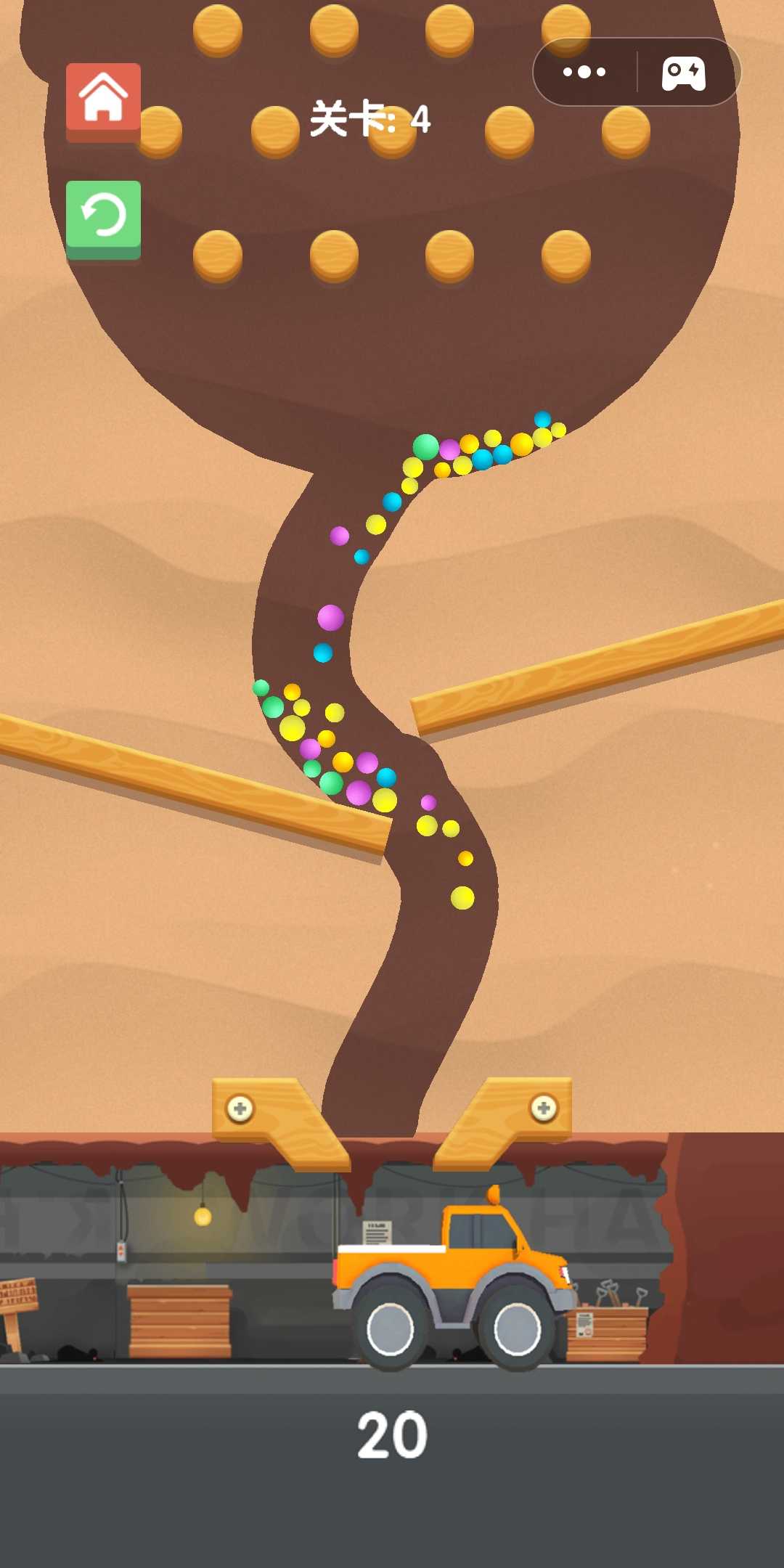This screenshot has height=1568, width=784.
Task: Tap the game controller icon
Action: (x=683, y=73)
